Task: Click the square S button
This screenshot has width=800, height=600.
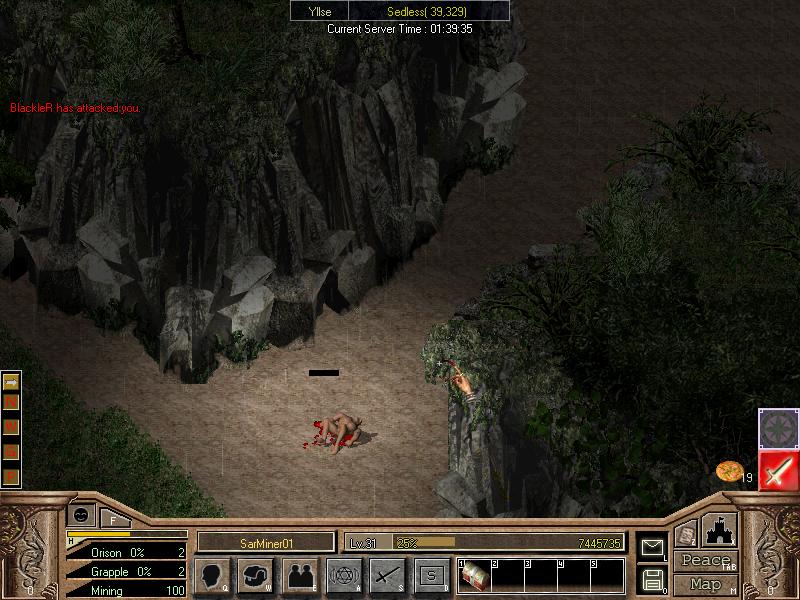Action: click(x=432, y=575)
